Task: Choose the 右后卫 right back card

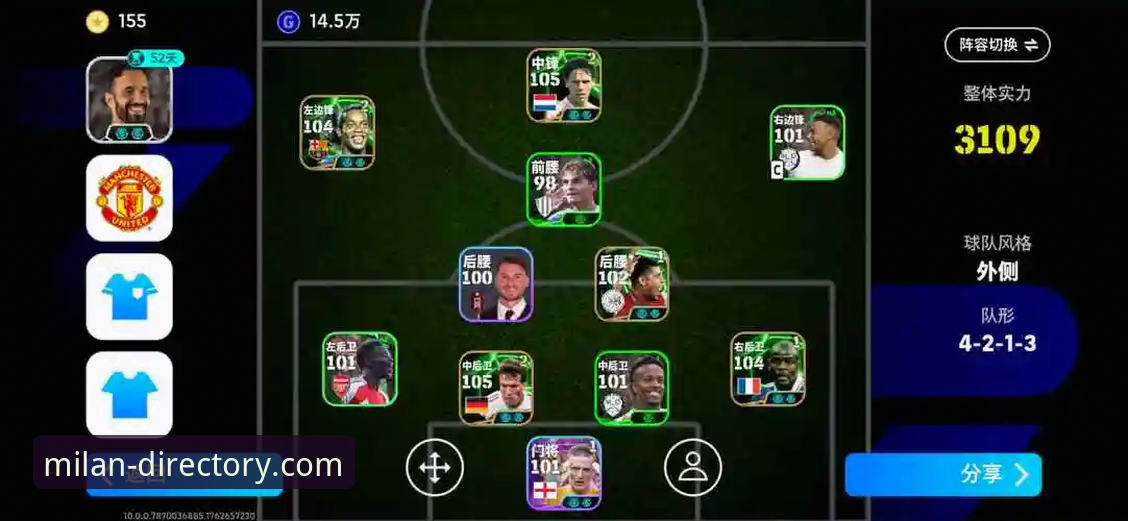Action: click(x=768, y=369)
